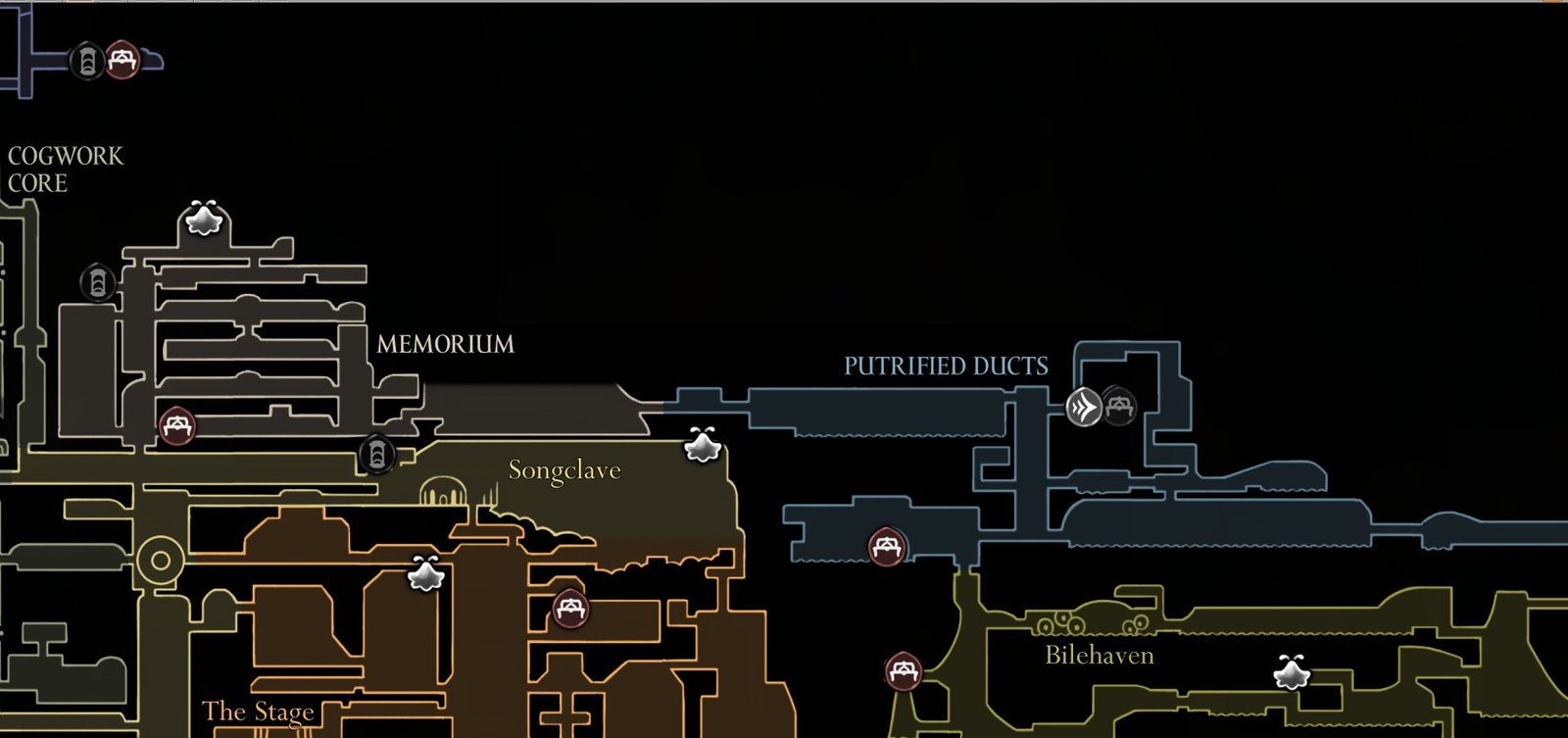Click The Stage label at the bottom
This screenshot has height=738, width=1568.
pyautogui.click(x=258, y=712)
